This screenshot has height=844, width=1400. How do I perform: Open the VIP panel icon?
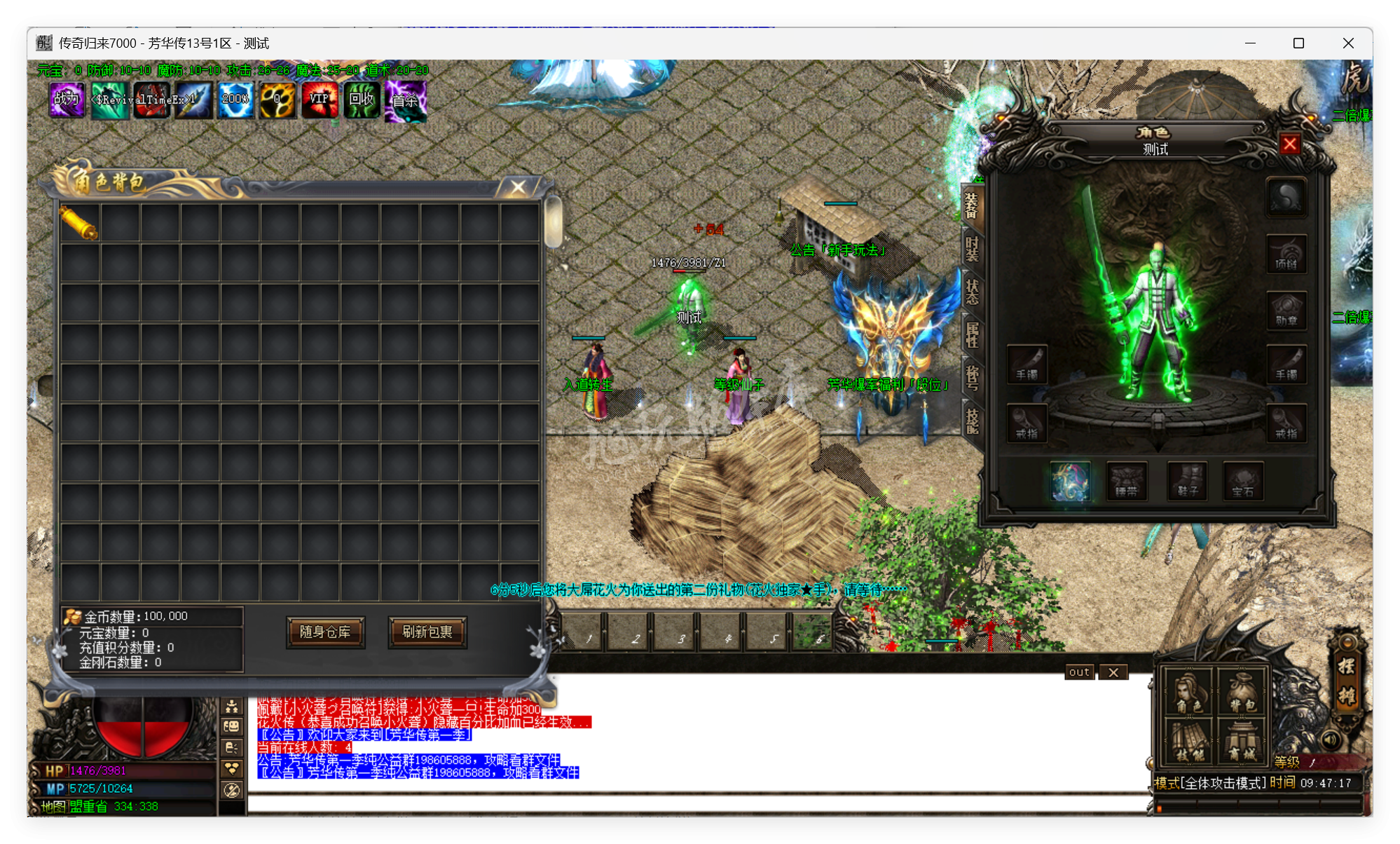pyautogui.click(x=320, y=100)
